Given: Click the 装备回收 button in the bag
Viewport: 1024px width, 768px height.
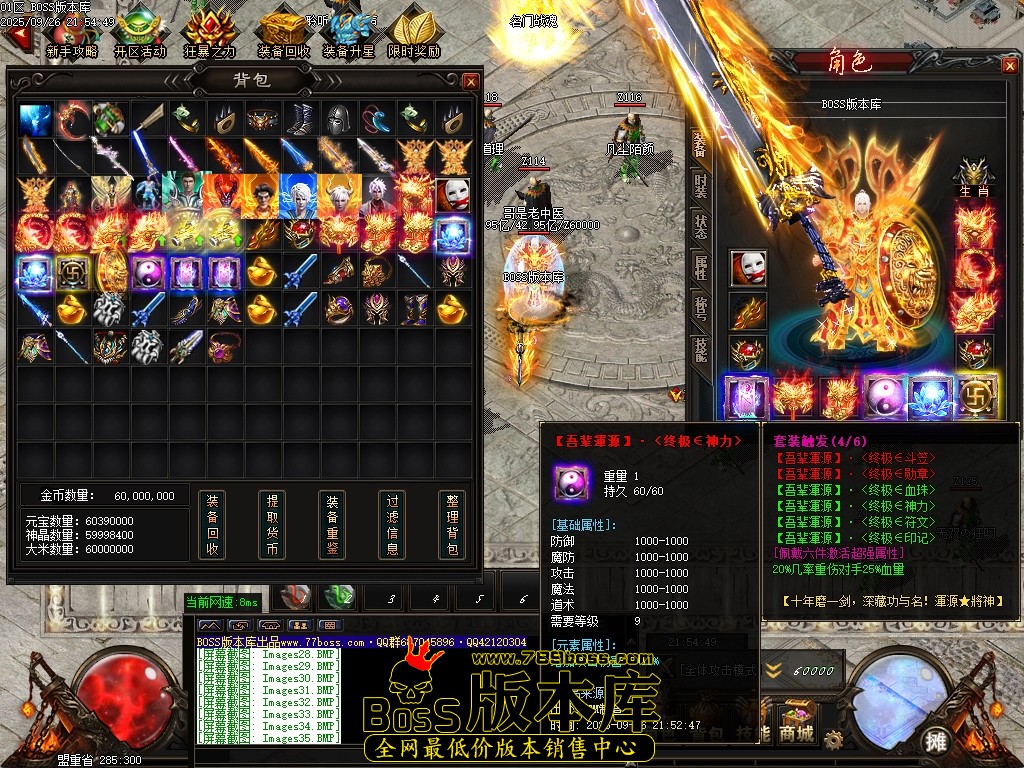Looking at the screenshot, I should [211, 524].
